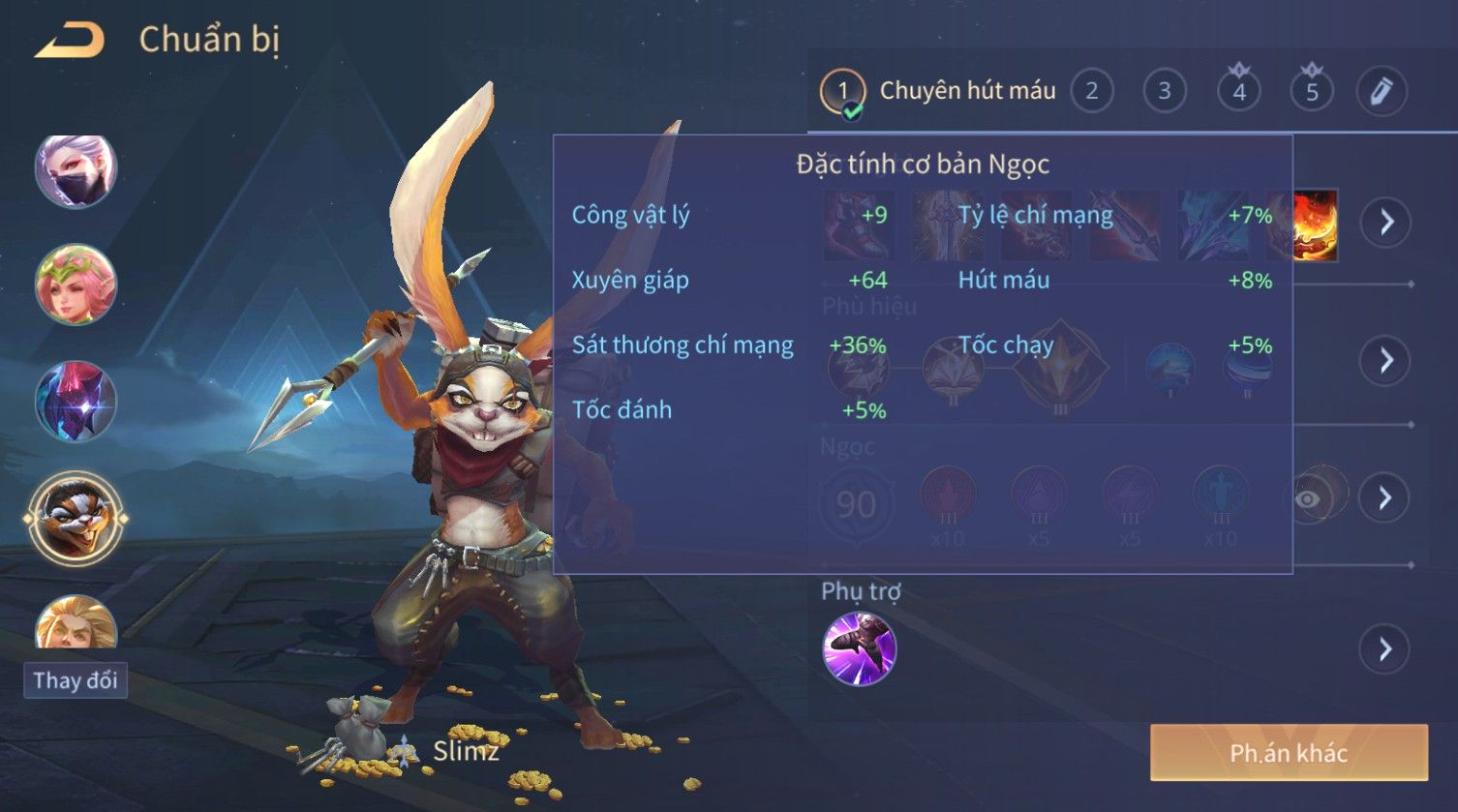Edit preset name with pencil icon
1458x812 pixels.
tap(1382, 92)
